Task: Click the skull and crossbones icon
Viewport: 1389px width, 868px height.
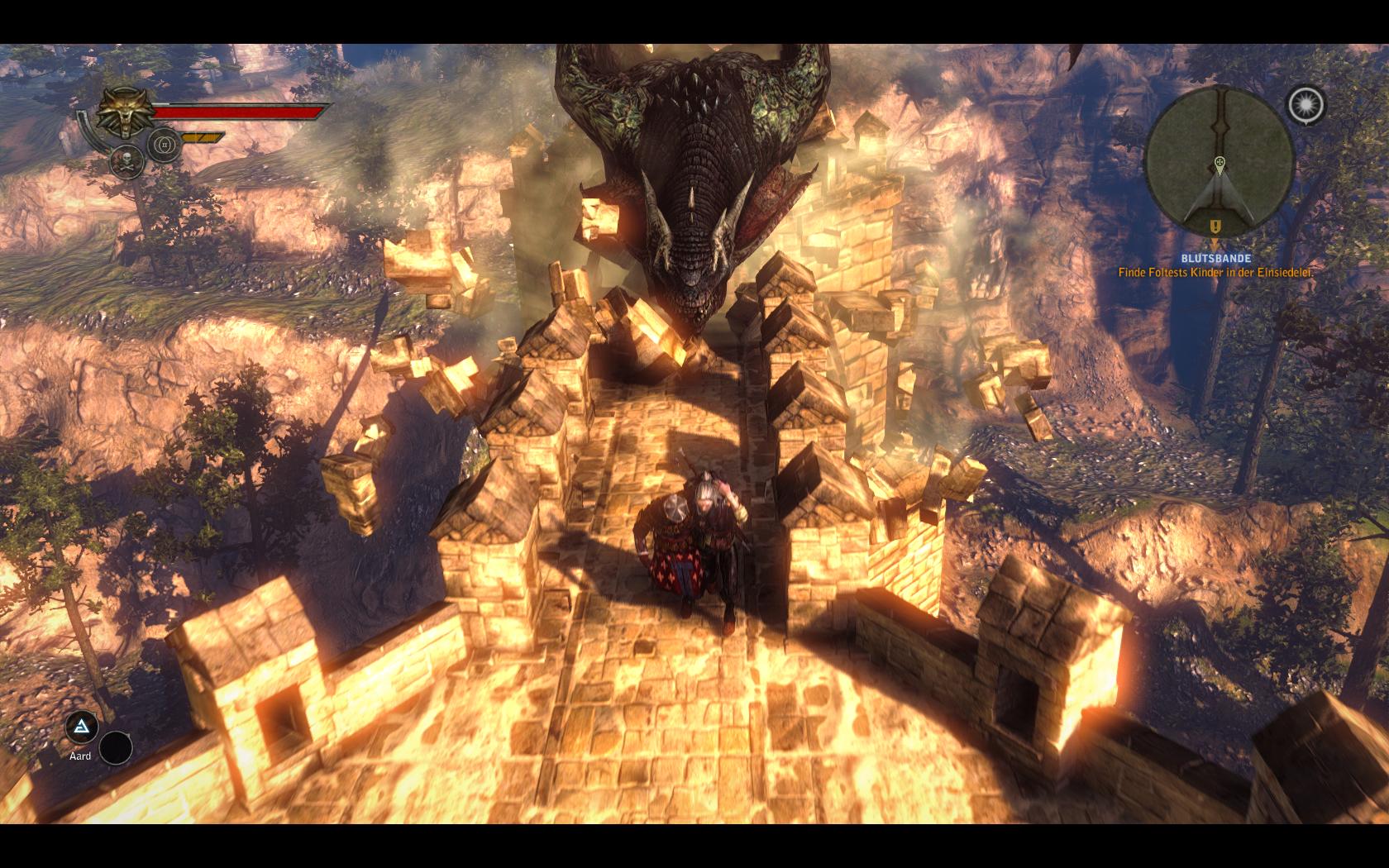Action: click(126, 161)
